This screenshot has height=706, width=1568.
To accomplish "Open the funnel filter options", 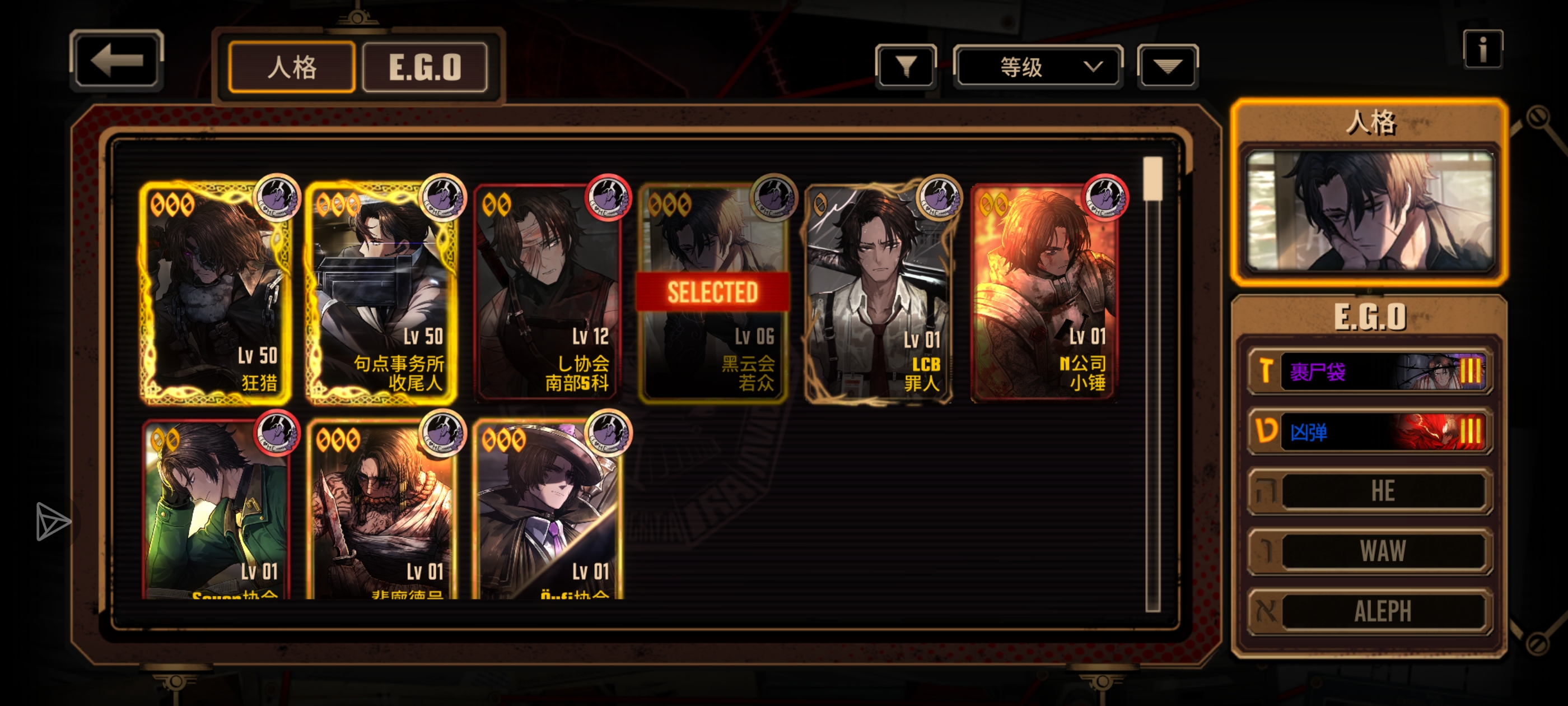I will click(x=905, y=66).
